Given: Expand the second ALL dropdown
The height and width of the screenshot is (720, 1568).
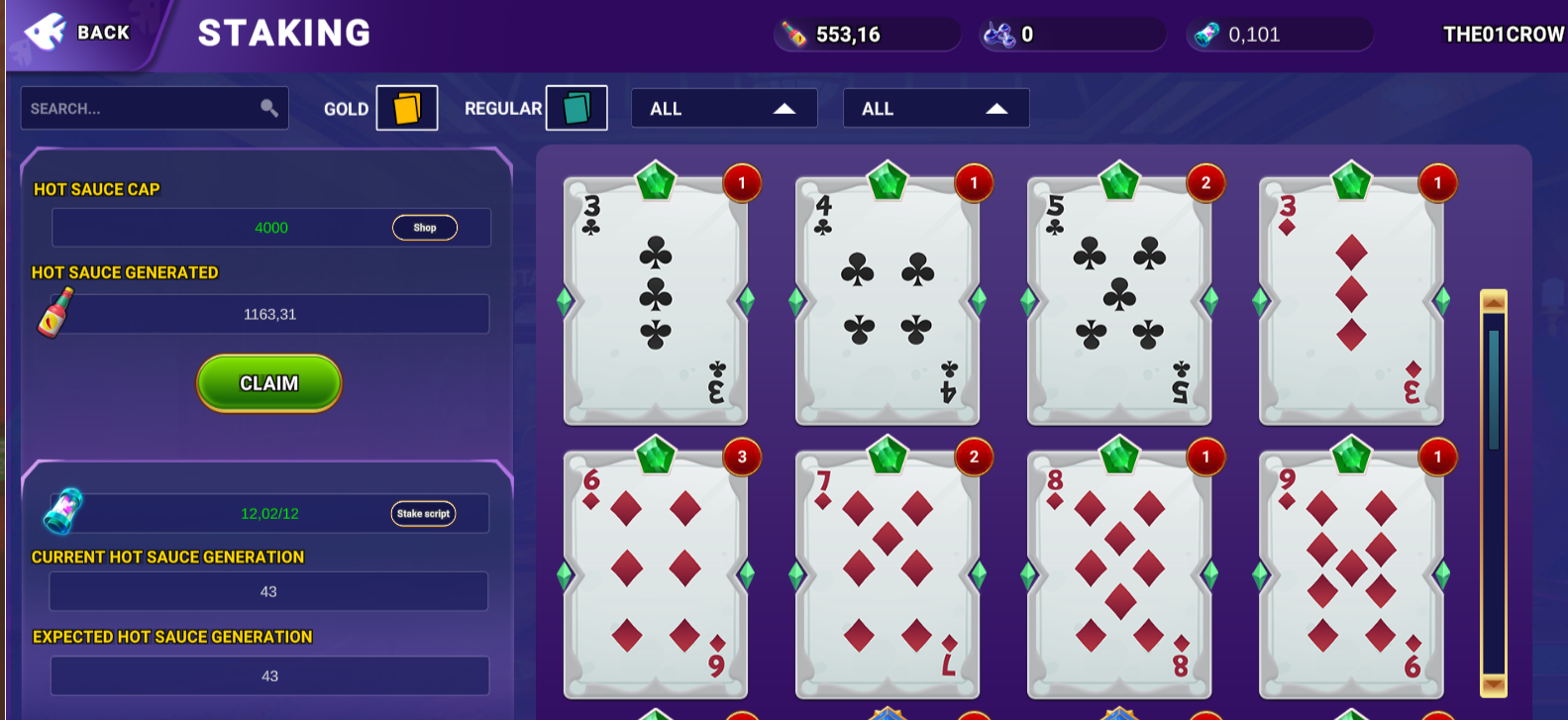Looking at the screenshot, I should 935,109.
